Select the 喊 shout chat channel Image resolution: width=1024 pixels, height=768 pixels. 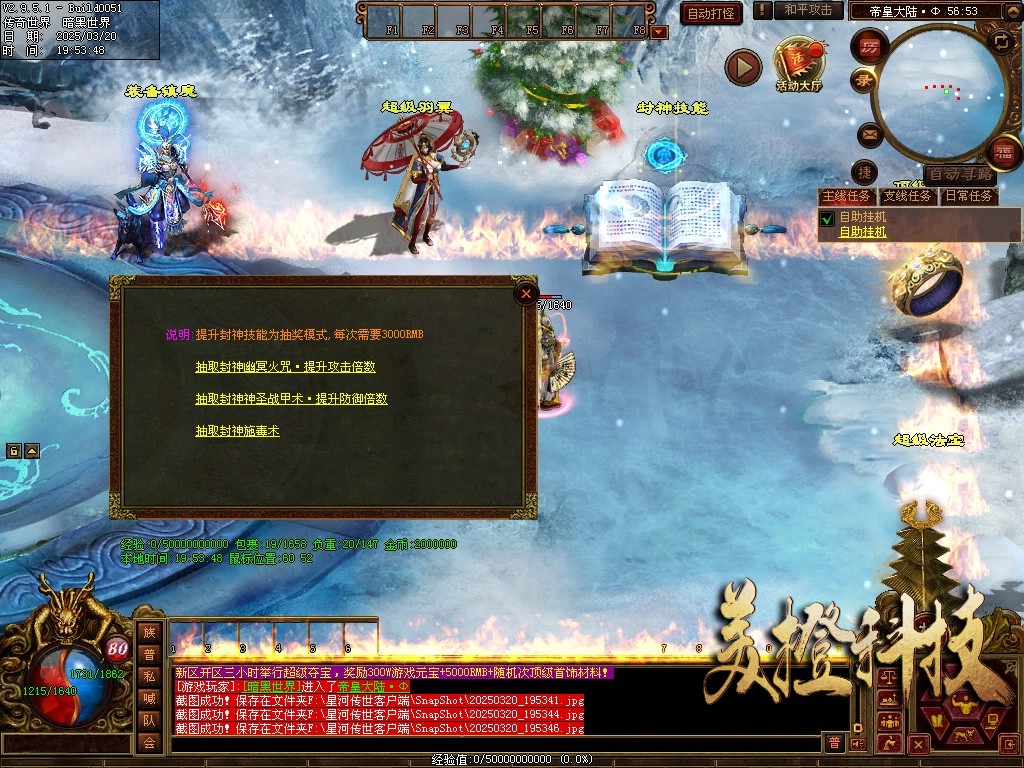[x=149, y=698]
